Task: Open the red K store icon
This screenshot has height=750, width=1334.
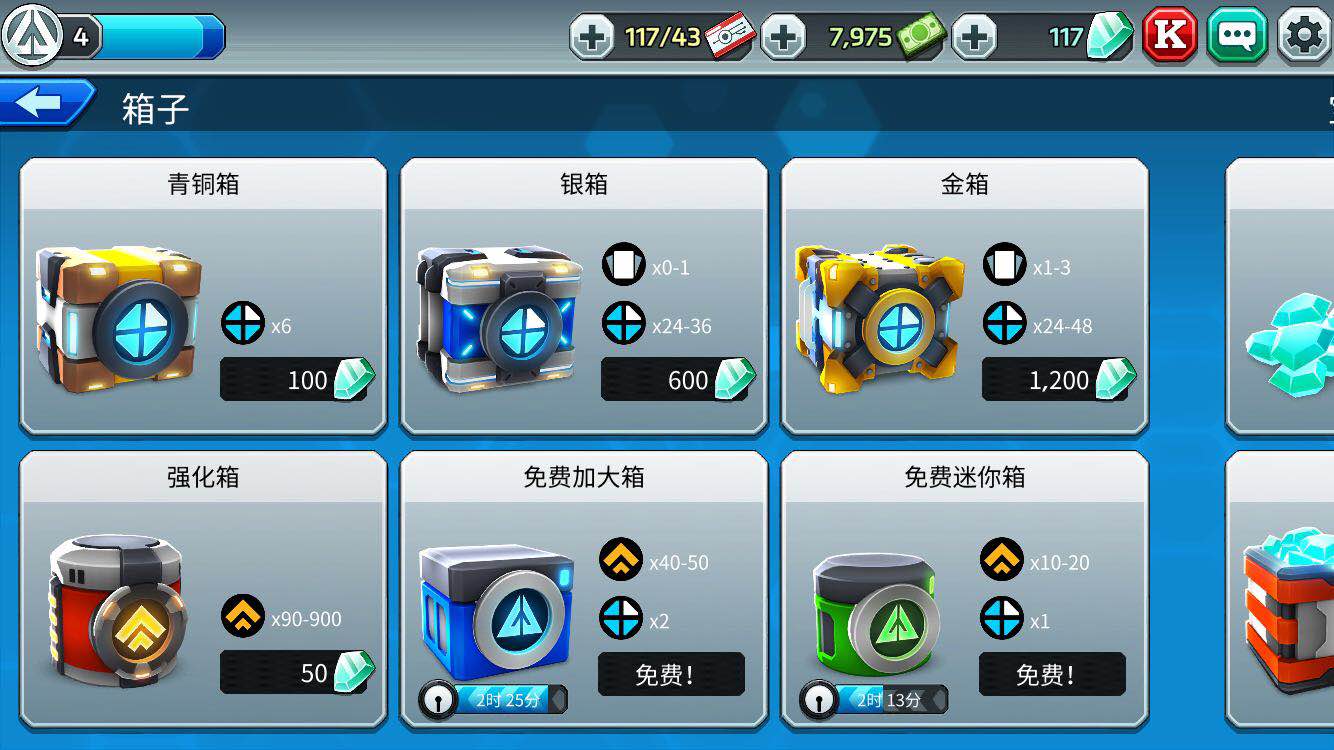Action: 1169,35
